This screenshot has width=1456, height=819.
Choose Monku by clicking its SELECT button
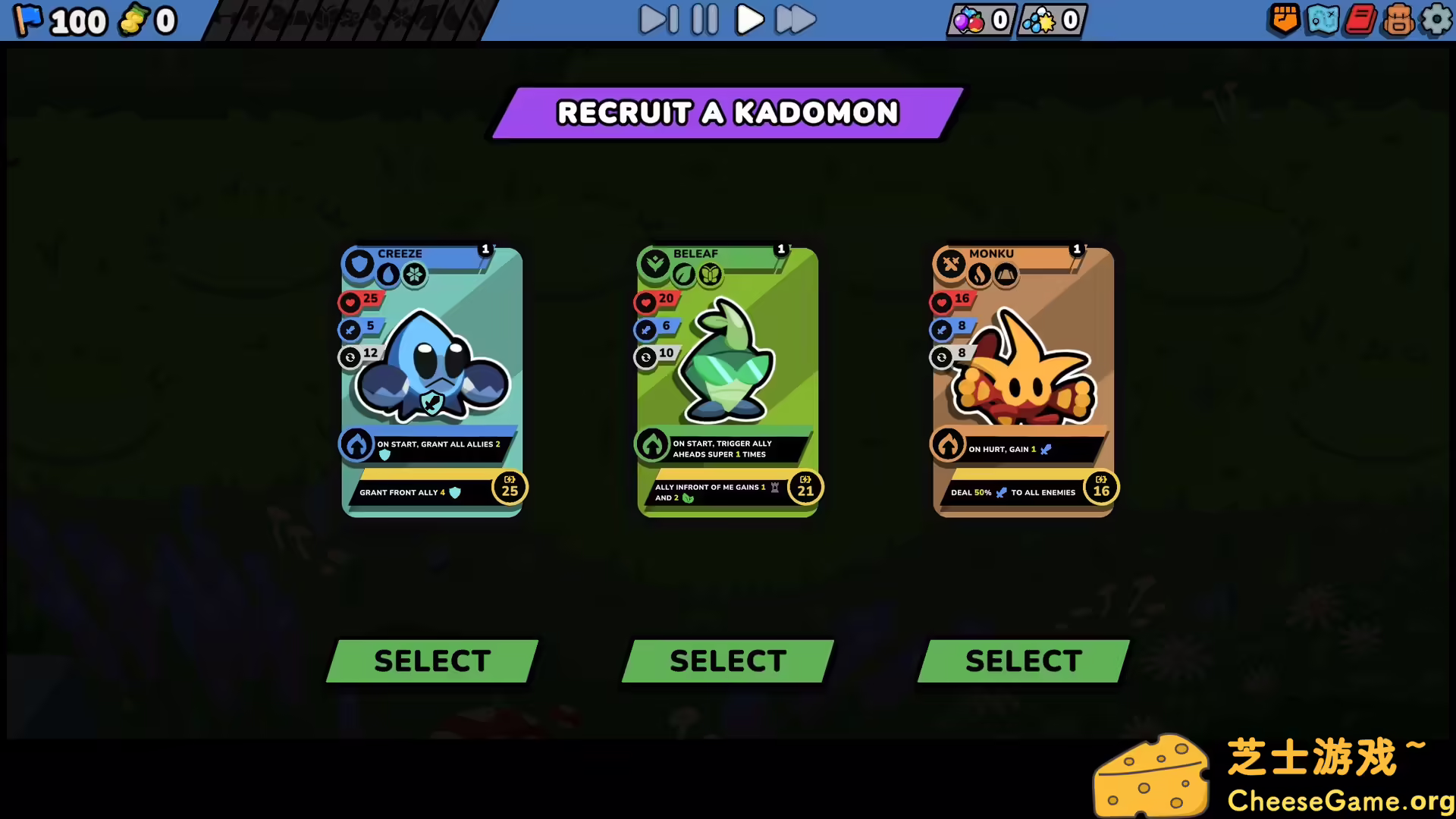tap(1022, 660)
